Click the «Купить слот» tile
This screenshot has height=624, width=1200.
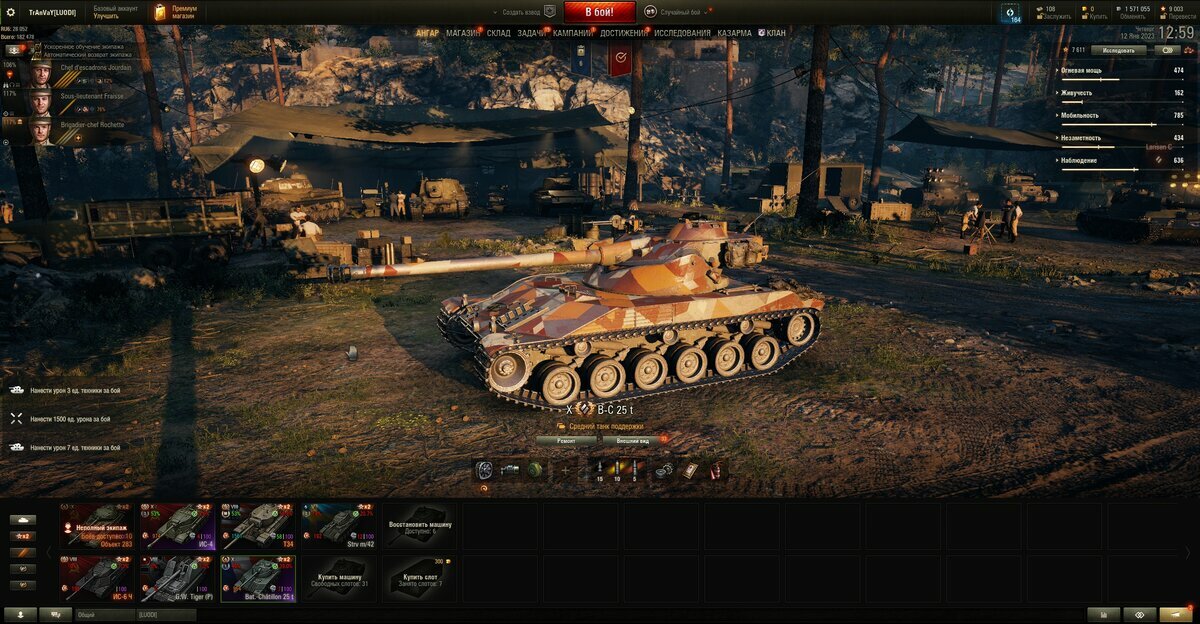click(x=420, y=579)
